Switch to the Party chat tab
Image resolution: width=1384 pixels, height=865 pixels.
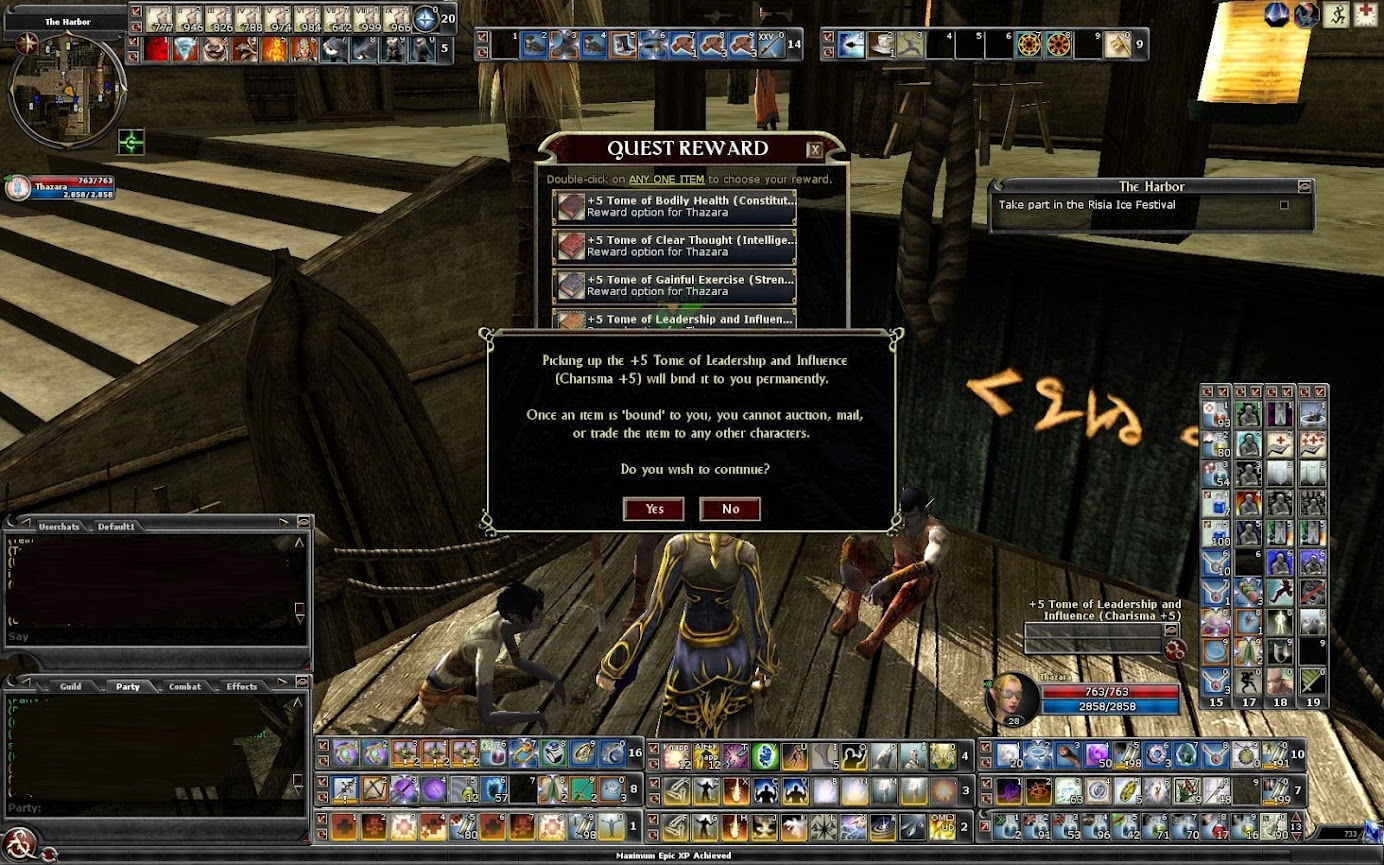127,687
